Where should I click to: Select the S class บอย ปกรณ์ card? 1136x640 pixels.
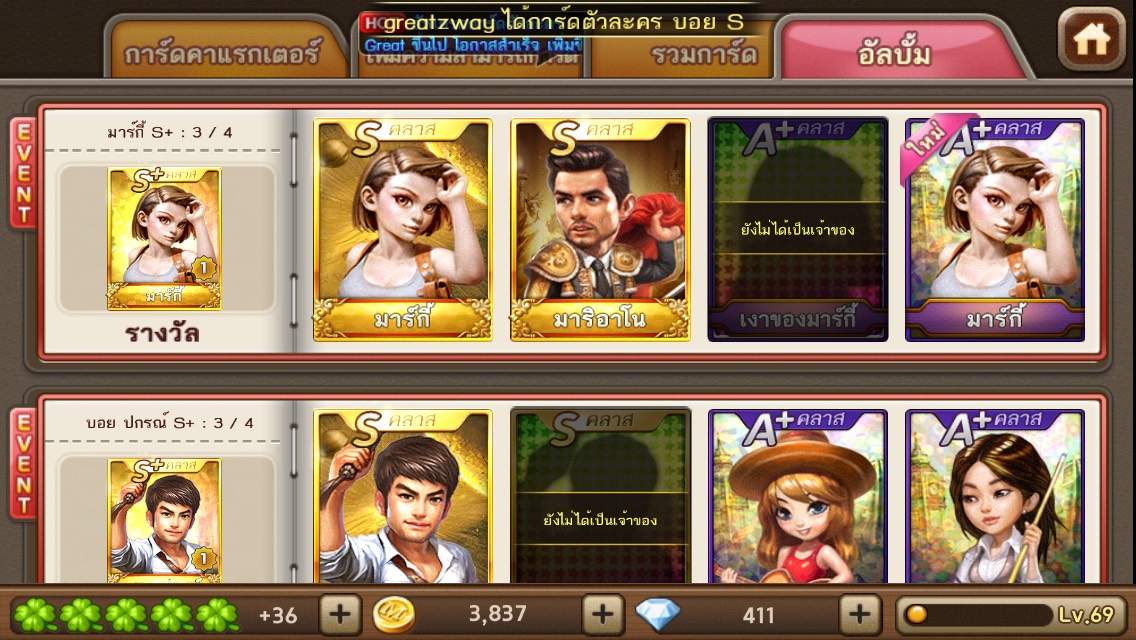point(403,496)
